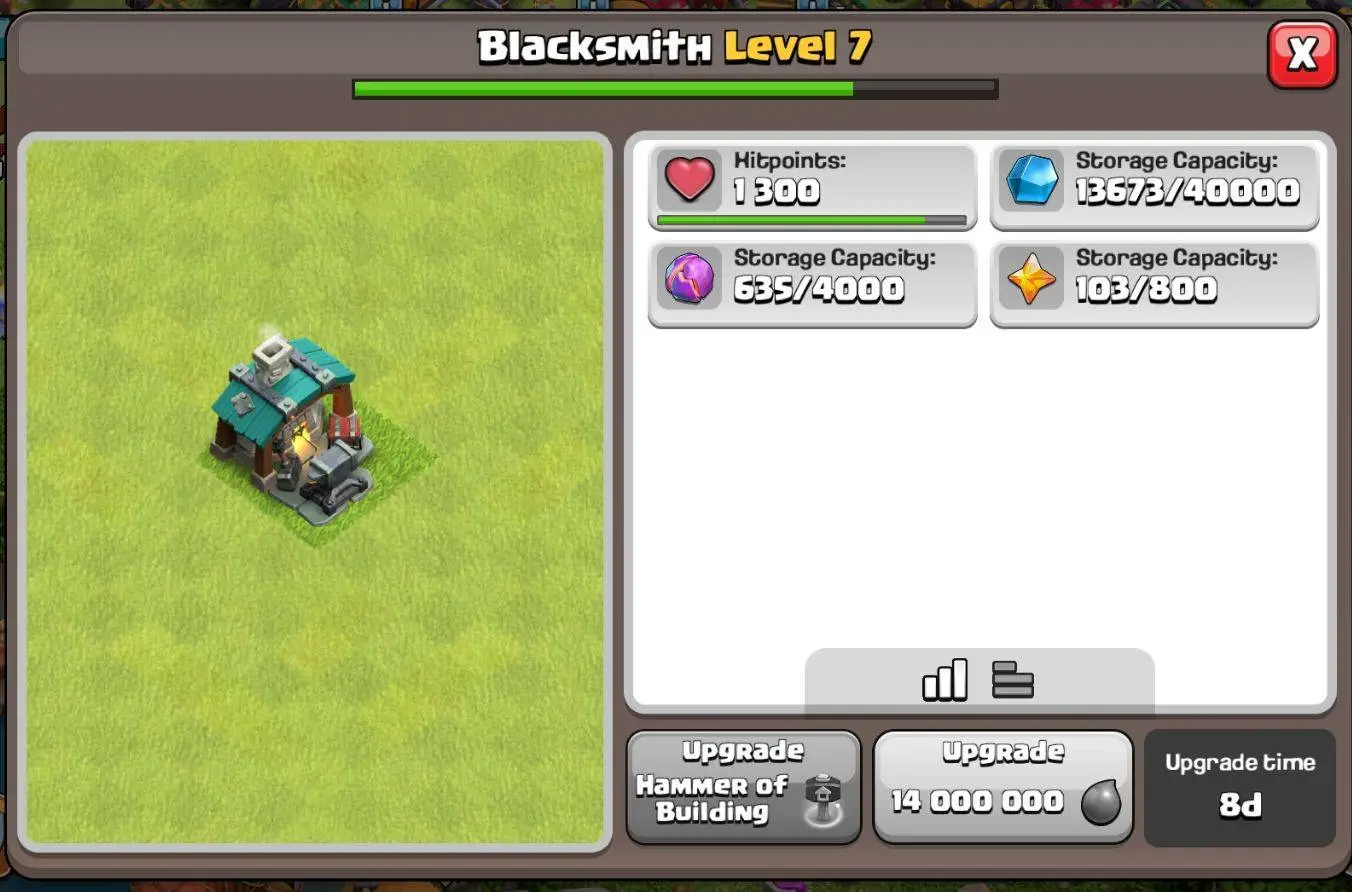Open the statistics bar chart view
The width and height of the screenshot is (1352, 892).
947,679
